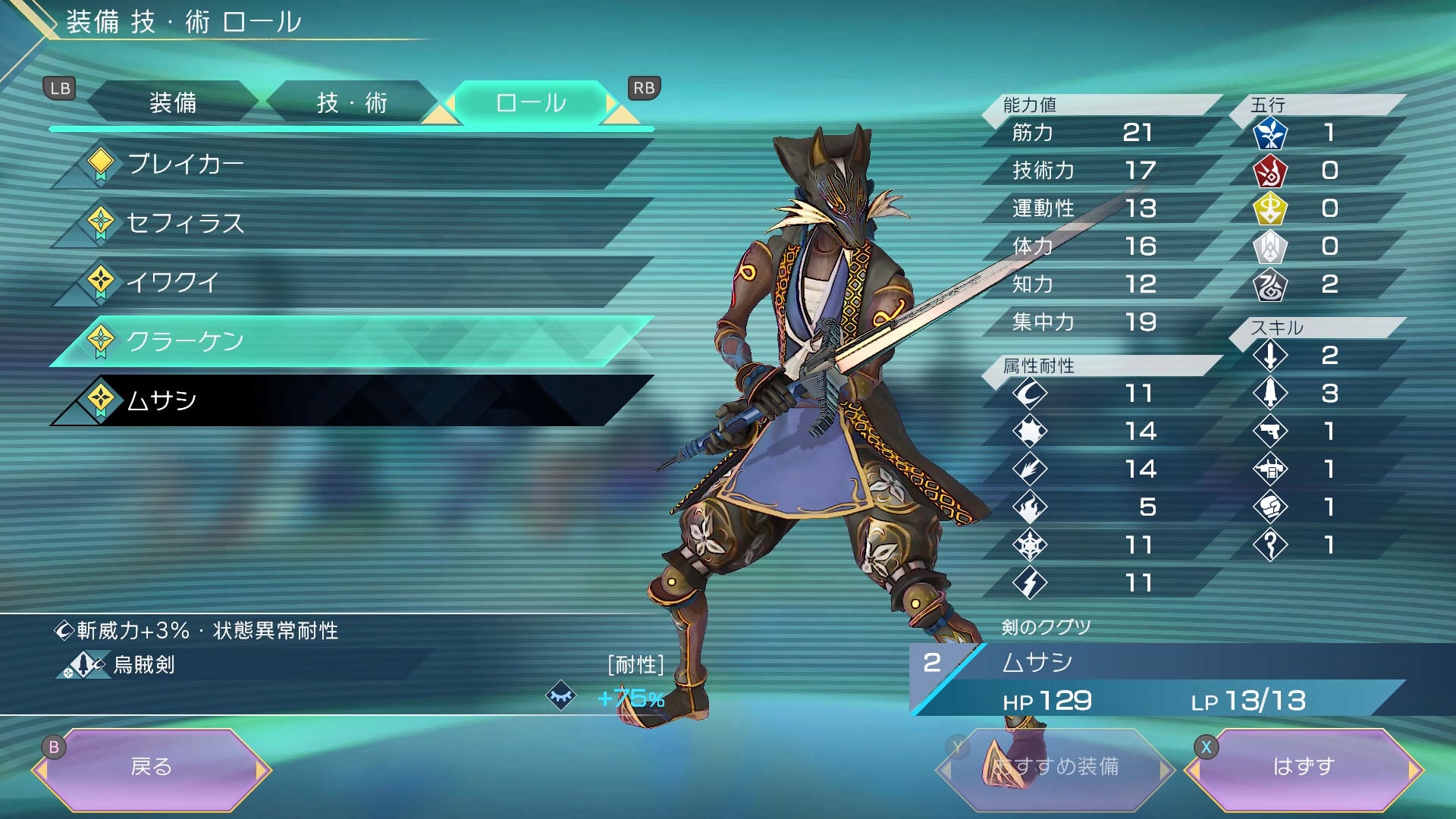Open the 技・術 tab
This screenshot has height=819, width=1456.
[351, 102]
